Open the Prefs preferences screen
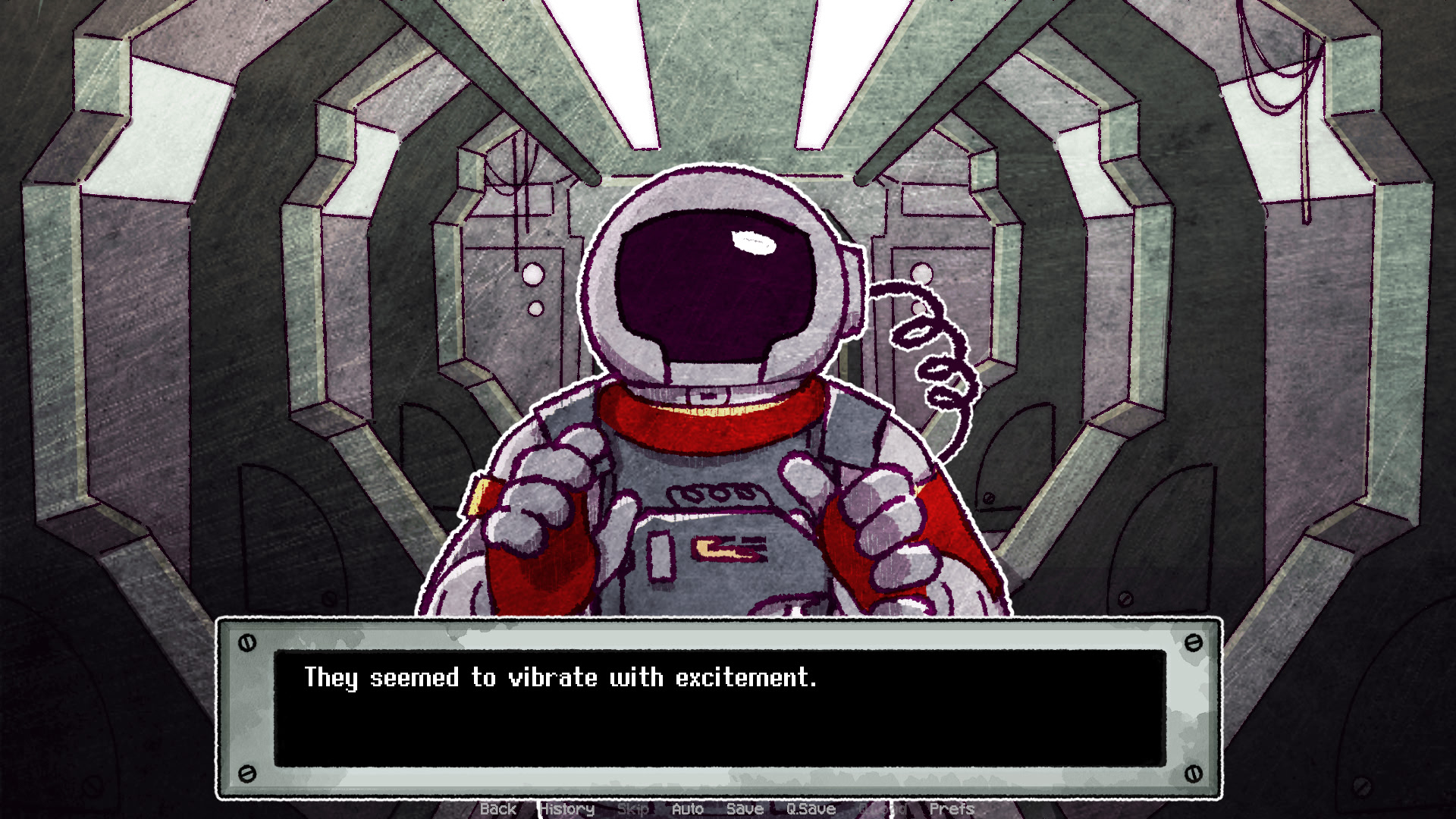This screenshot has width=1456, height=819. click(x=953, y=809)
